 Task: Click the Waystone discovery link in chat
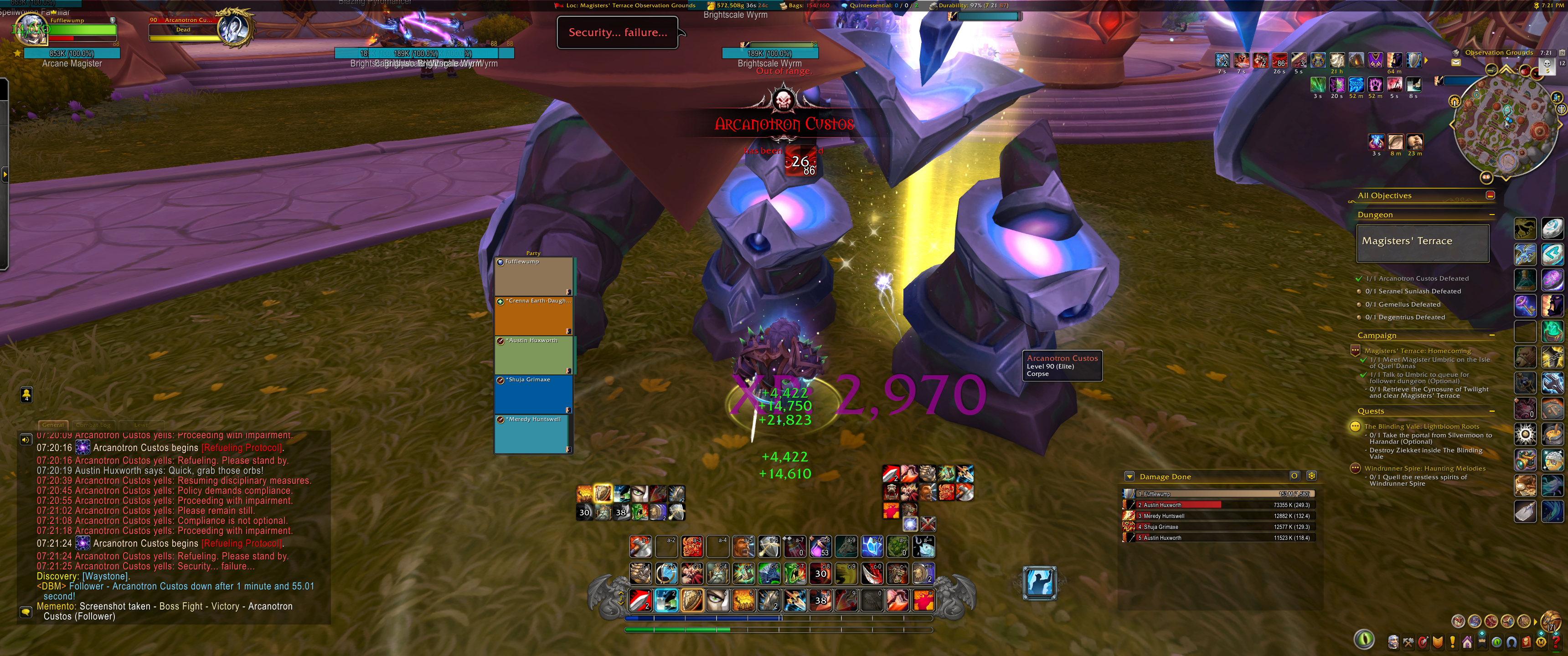(105, 576)
